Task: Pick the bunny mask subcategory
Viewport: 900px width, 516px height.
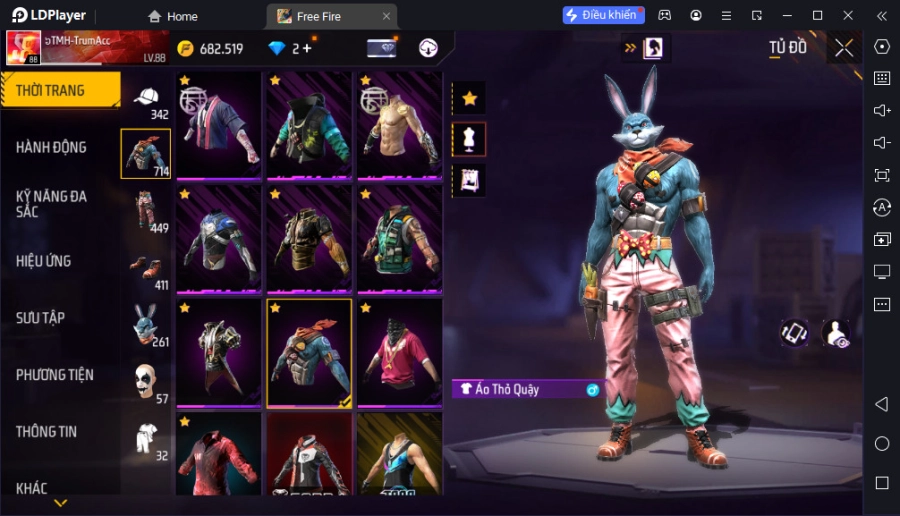Action: [146, 324]
